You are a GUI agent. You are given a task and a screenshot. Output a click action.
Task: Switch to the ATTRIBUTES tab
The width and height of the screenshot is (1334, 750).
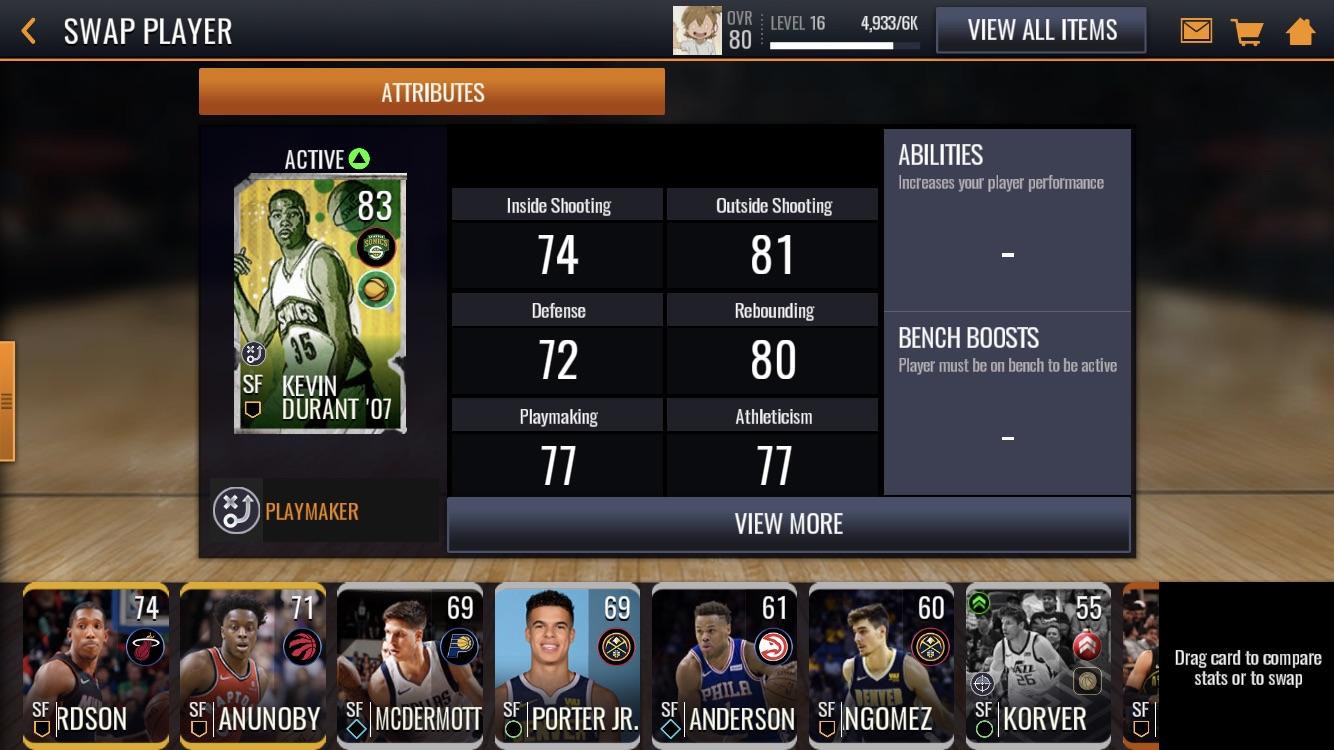coord(432,91)
